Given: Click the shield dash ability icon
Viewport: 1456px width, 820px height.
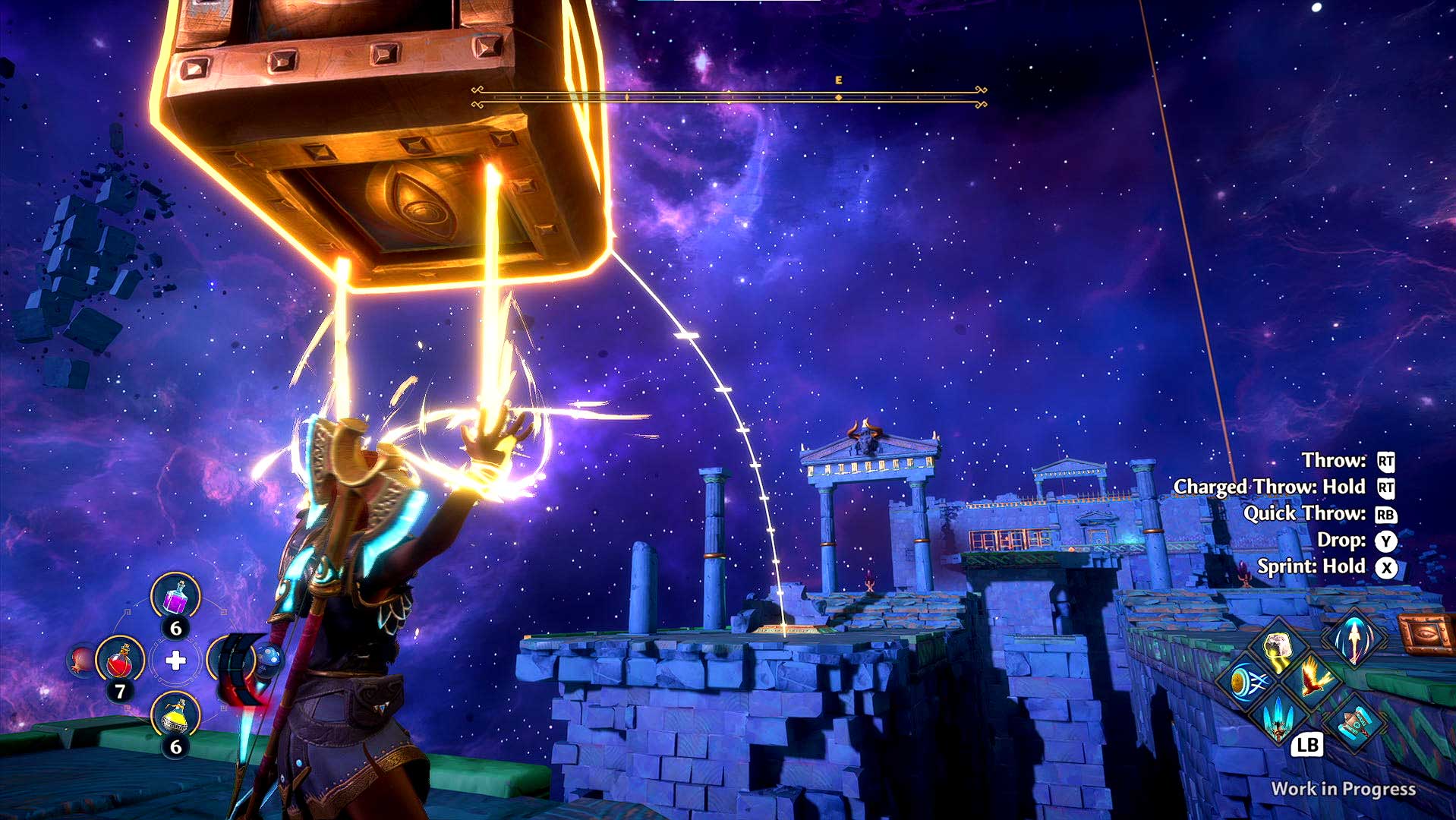Looking at the screenshot, I should (1247, 682).
